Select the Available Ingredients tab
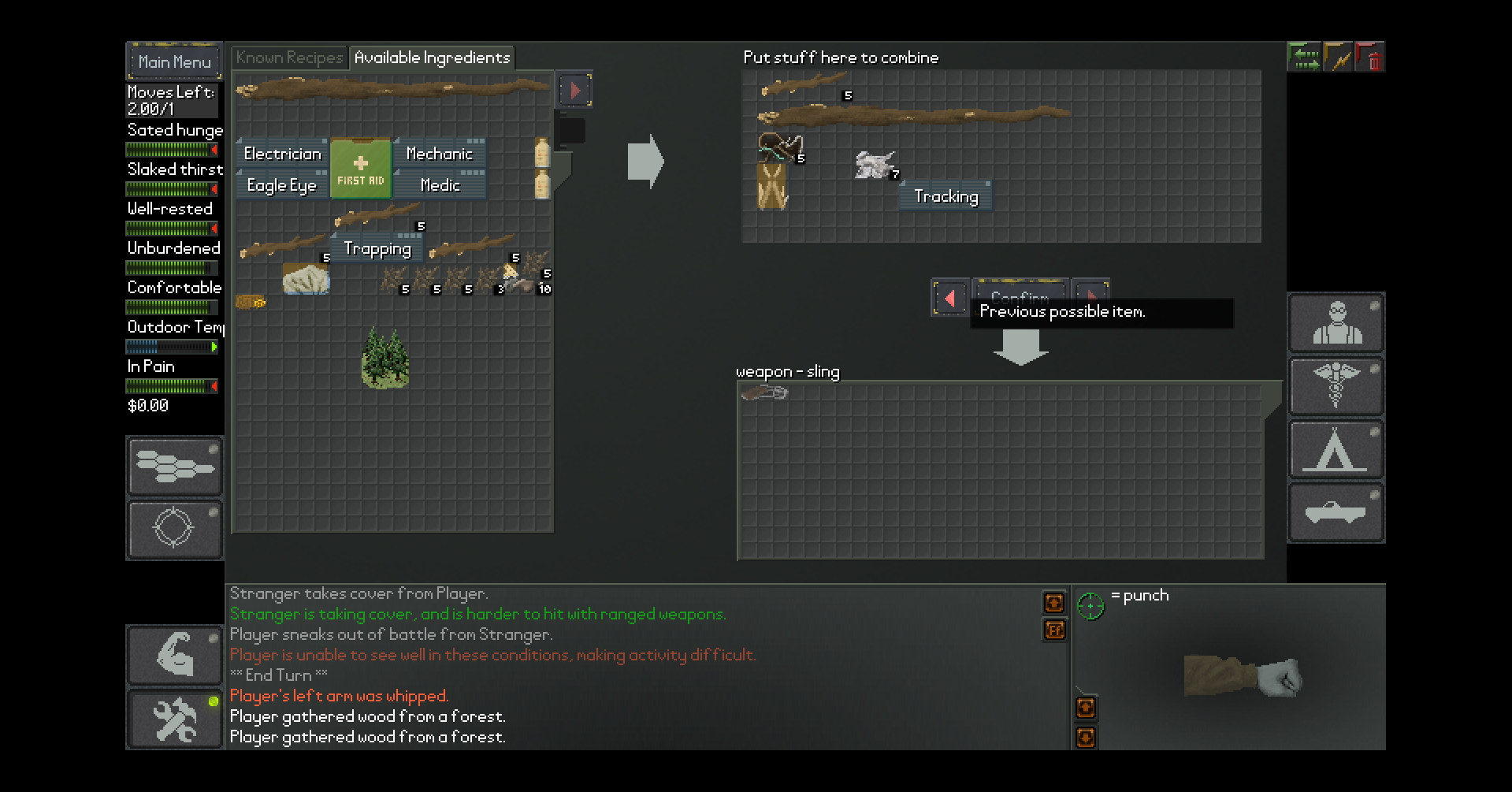 (432, 58)
